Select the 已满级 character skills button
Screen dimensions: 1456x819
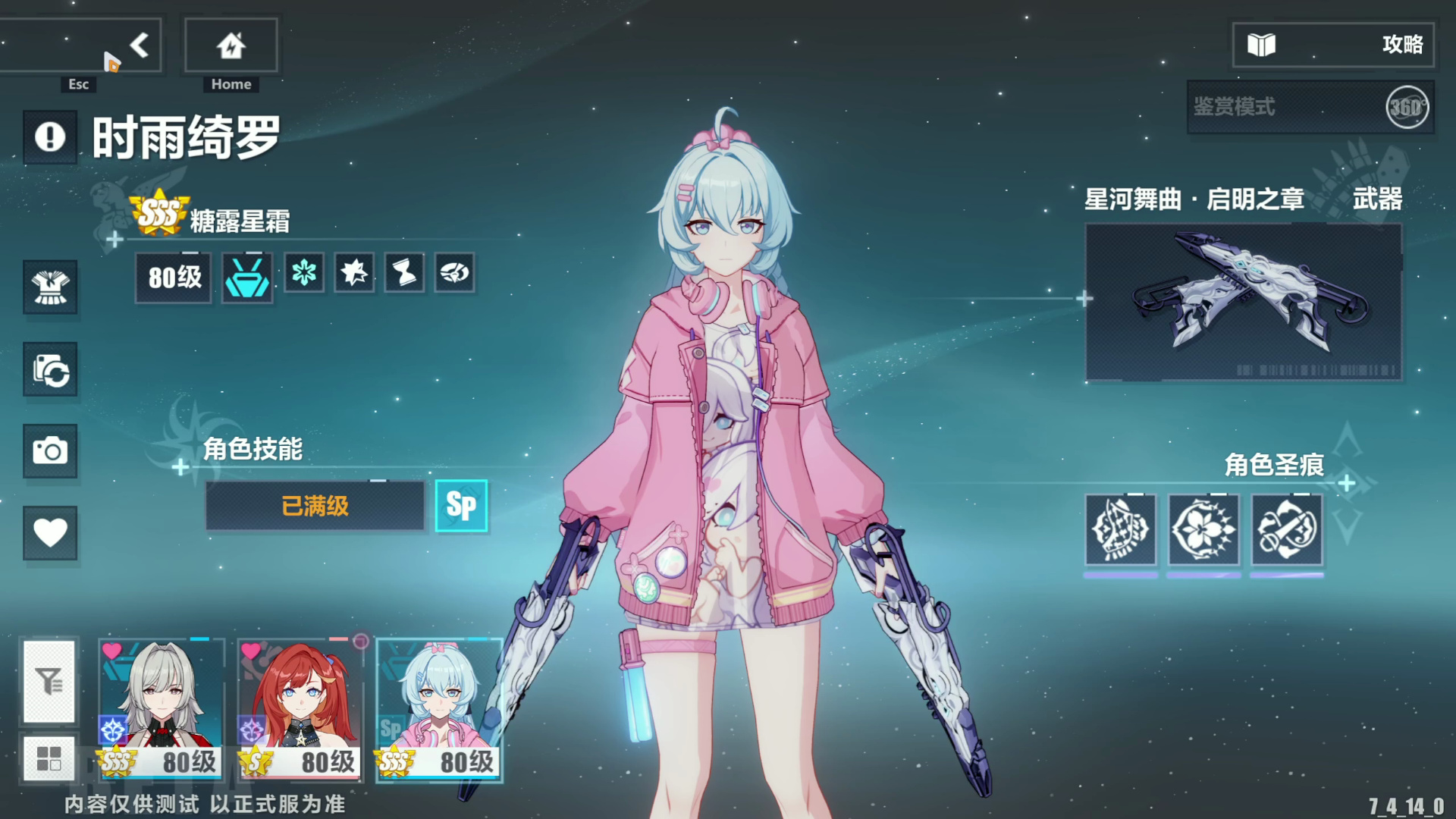[x=315, y=506]
